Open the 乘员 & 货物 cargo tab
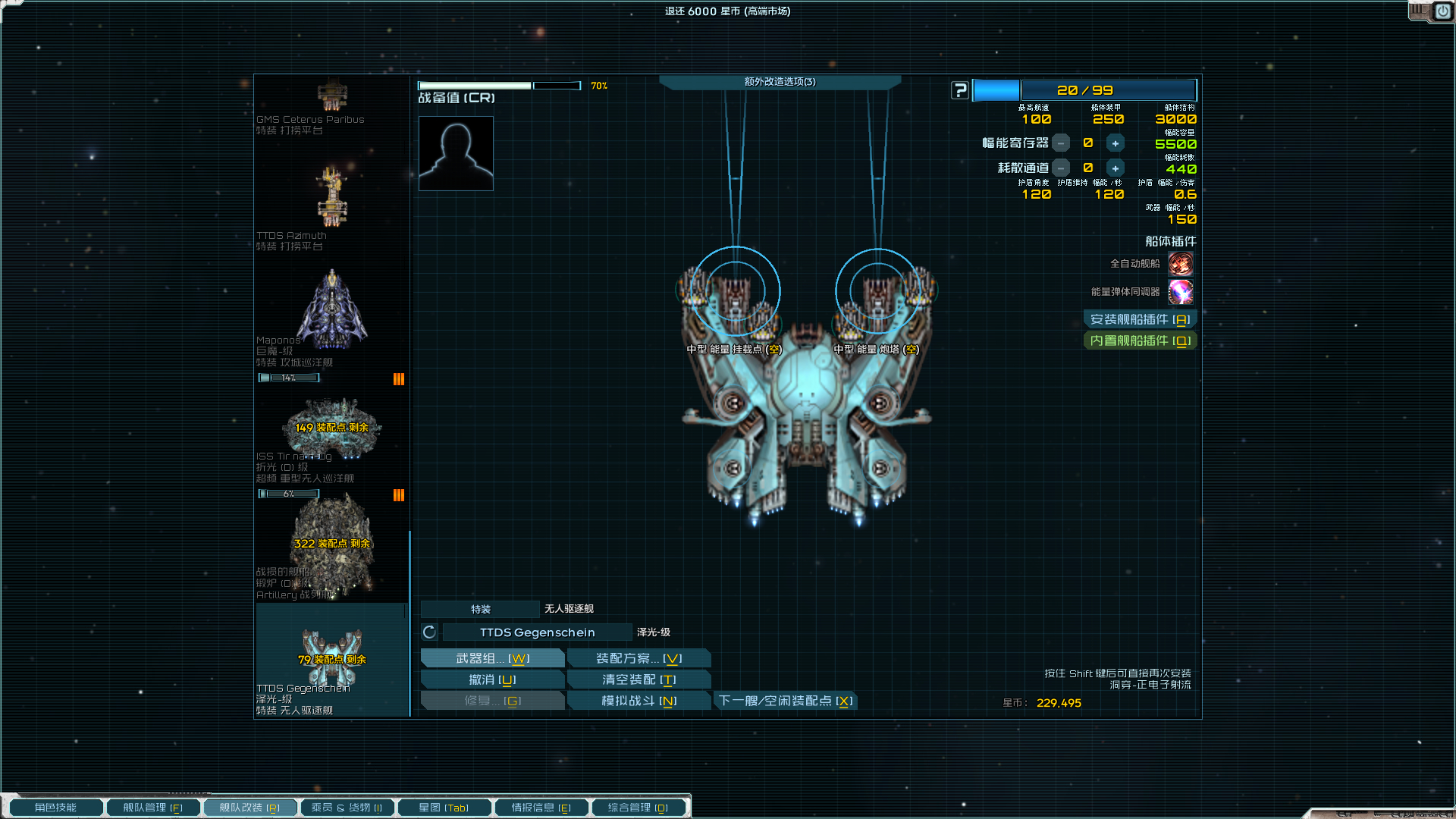The image size is (1456, 819). [x=347, y=808]
